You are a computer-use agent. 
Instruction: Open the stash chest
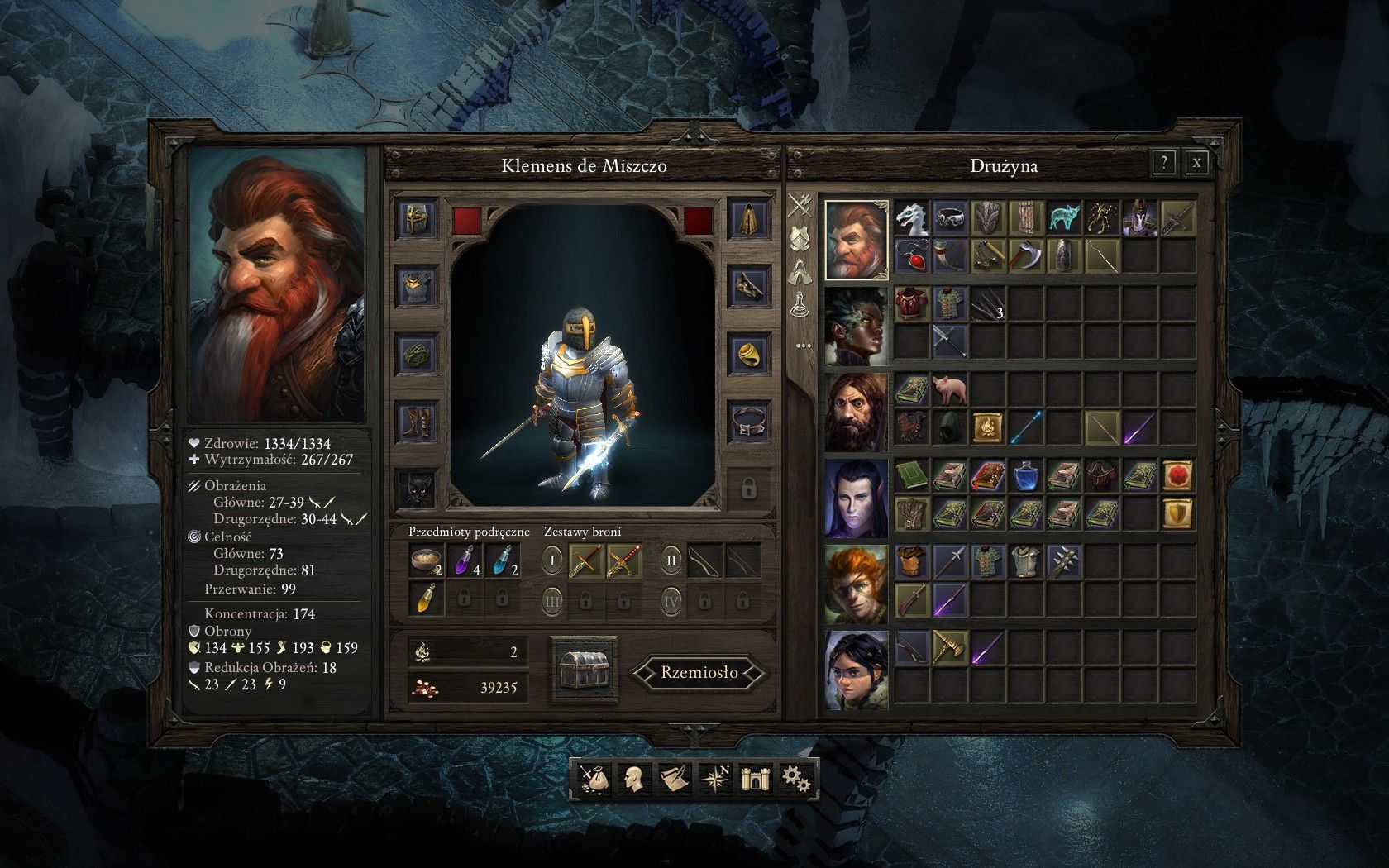(584, 669)
